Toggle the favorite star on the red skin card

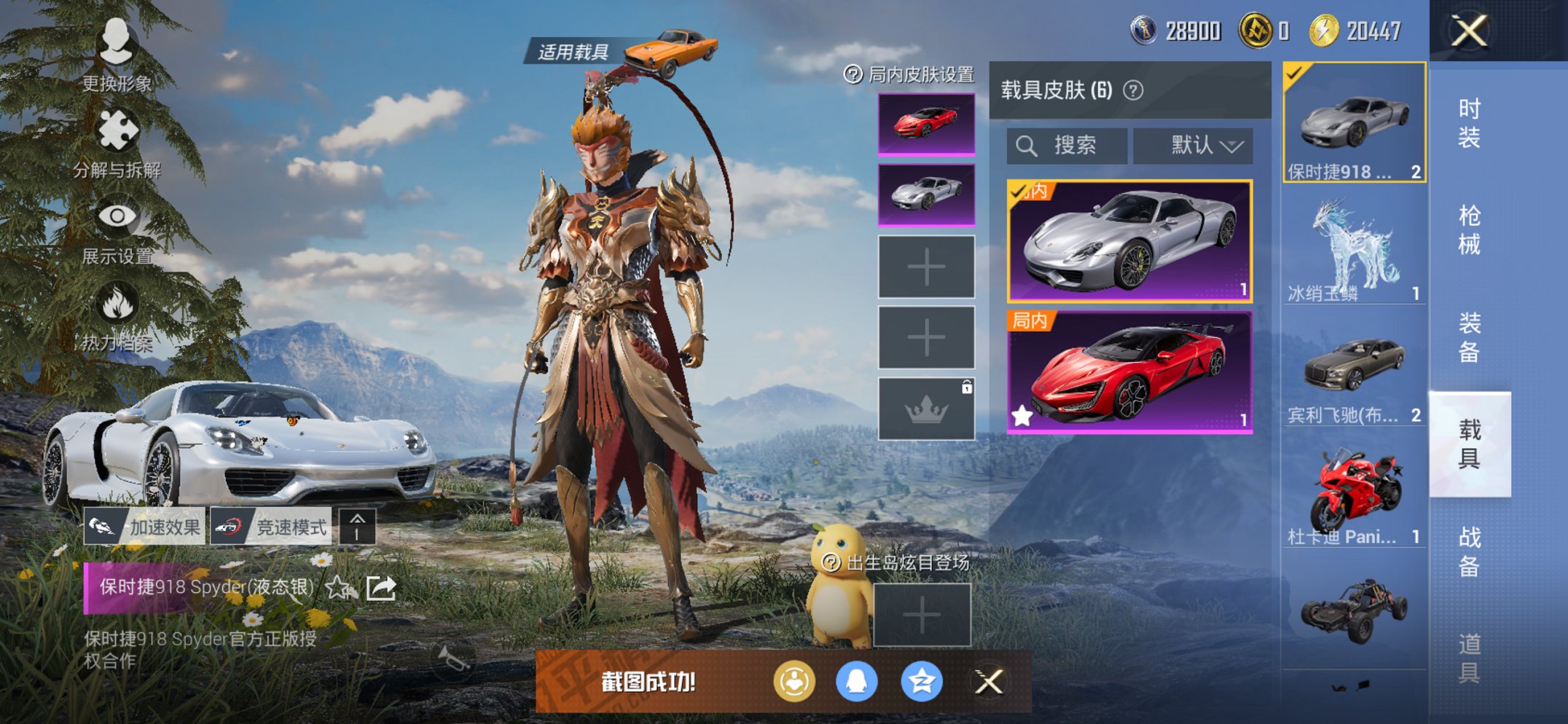click(x=1022, y=415)
